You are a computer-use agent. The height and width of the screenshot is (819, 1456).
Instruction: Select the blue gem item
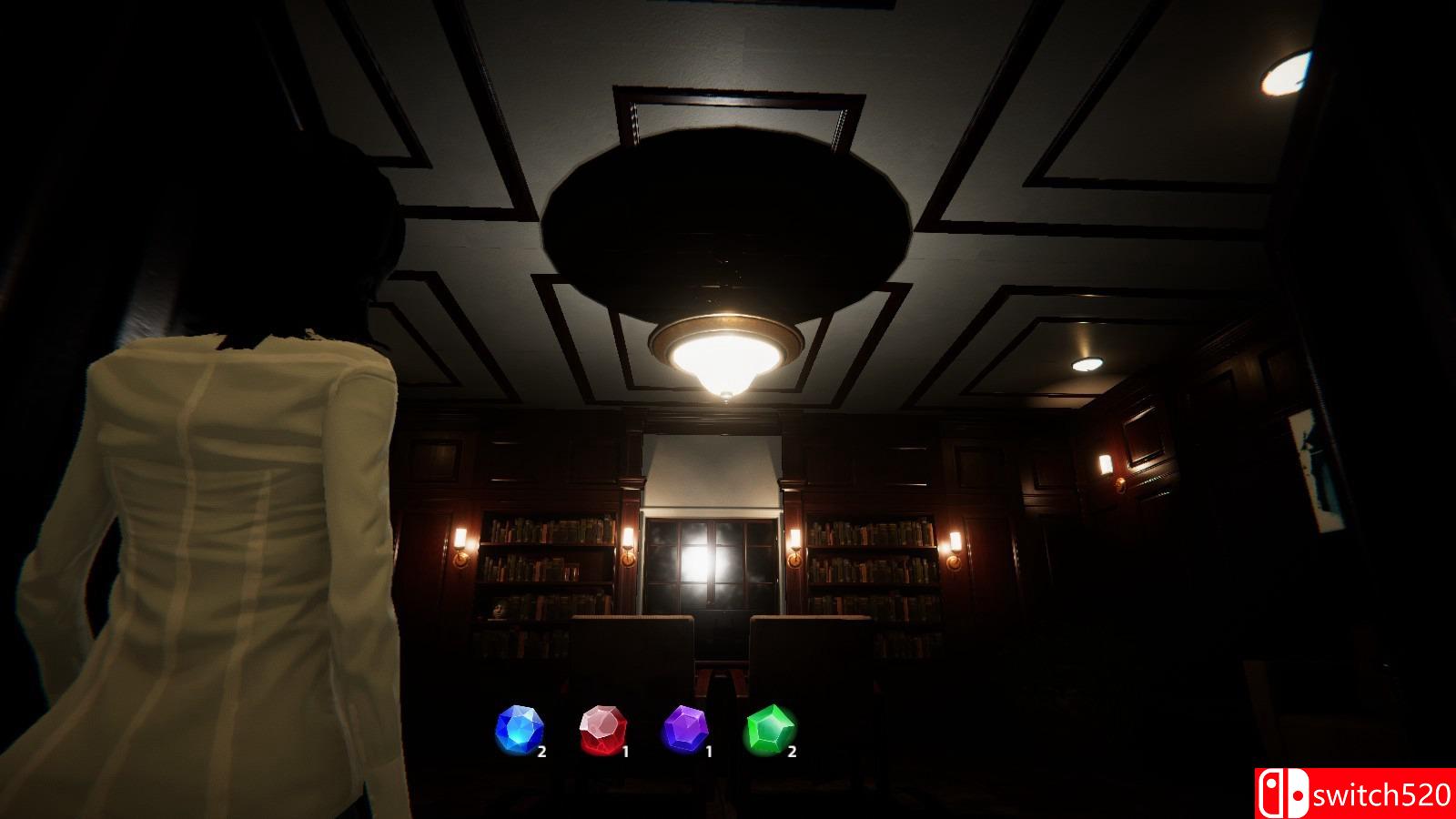click(x=519, y=730)
